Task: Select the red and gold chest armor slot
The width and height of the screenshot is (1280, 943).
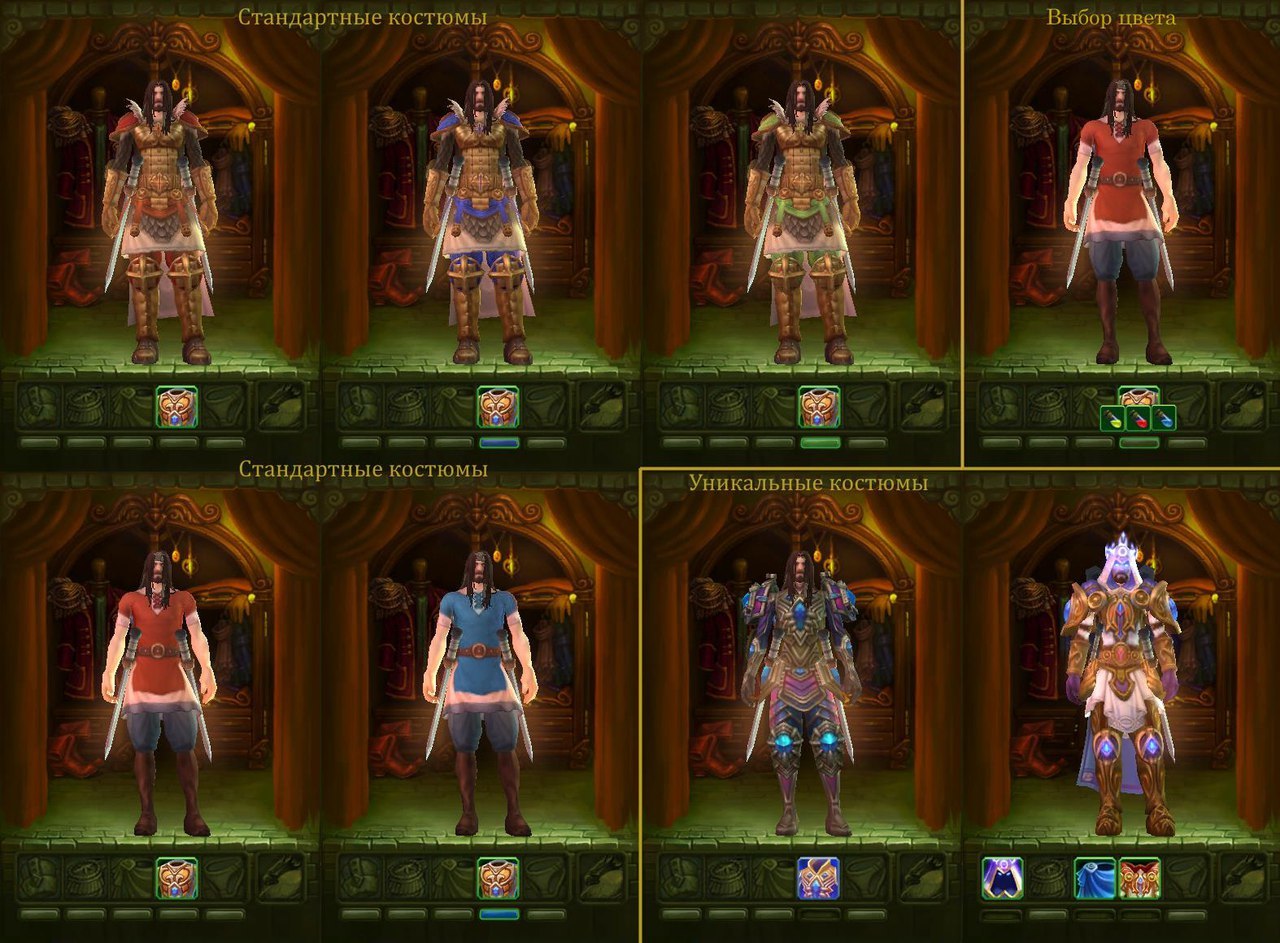Action: 1139,878
